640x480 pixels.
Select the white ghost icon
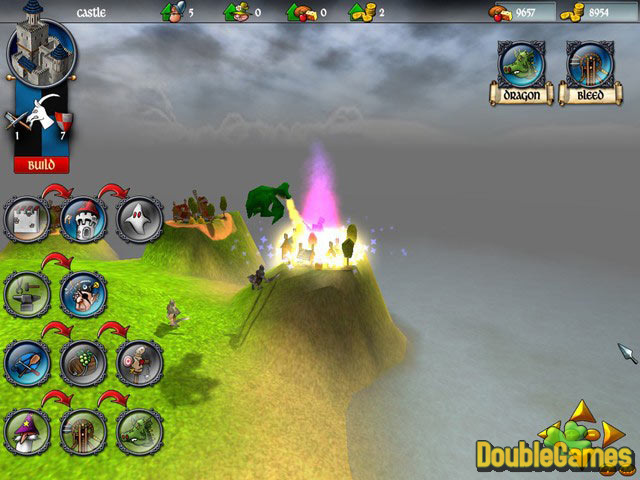[139, 219]
